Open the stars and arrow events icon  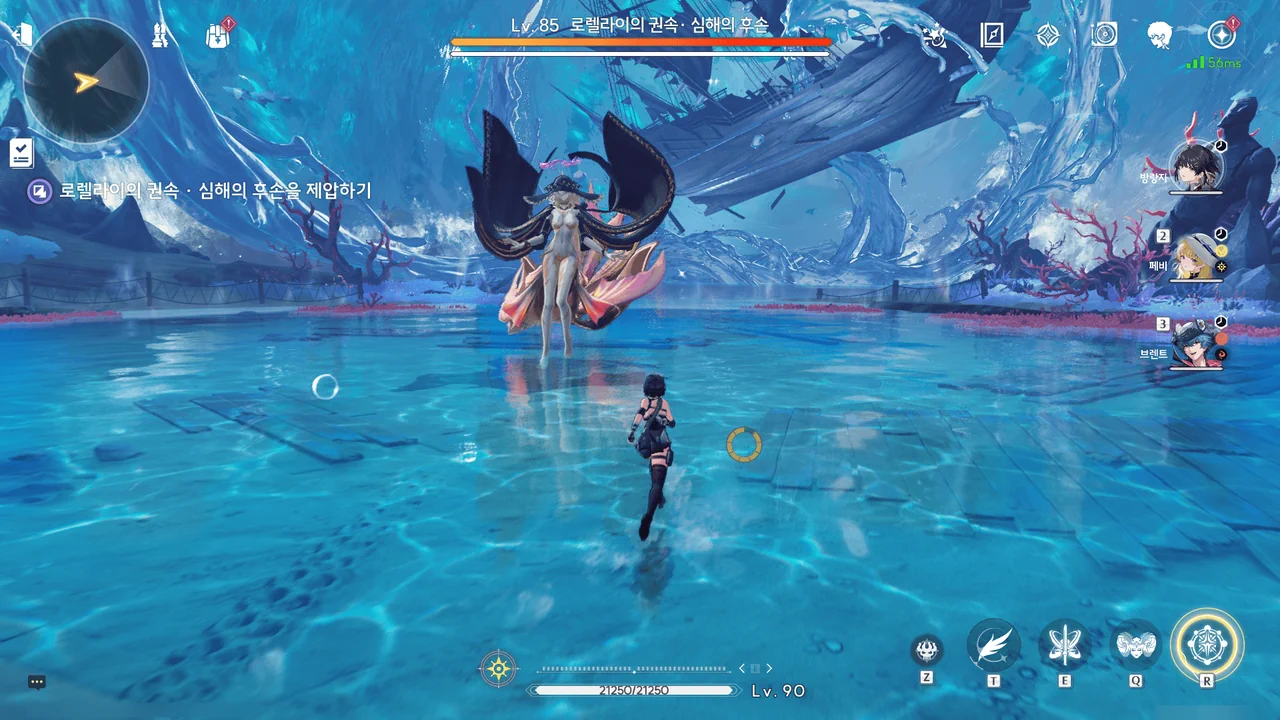click(x=935, y=36)
